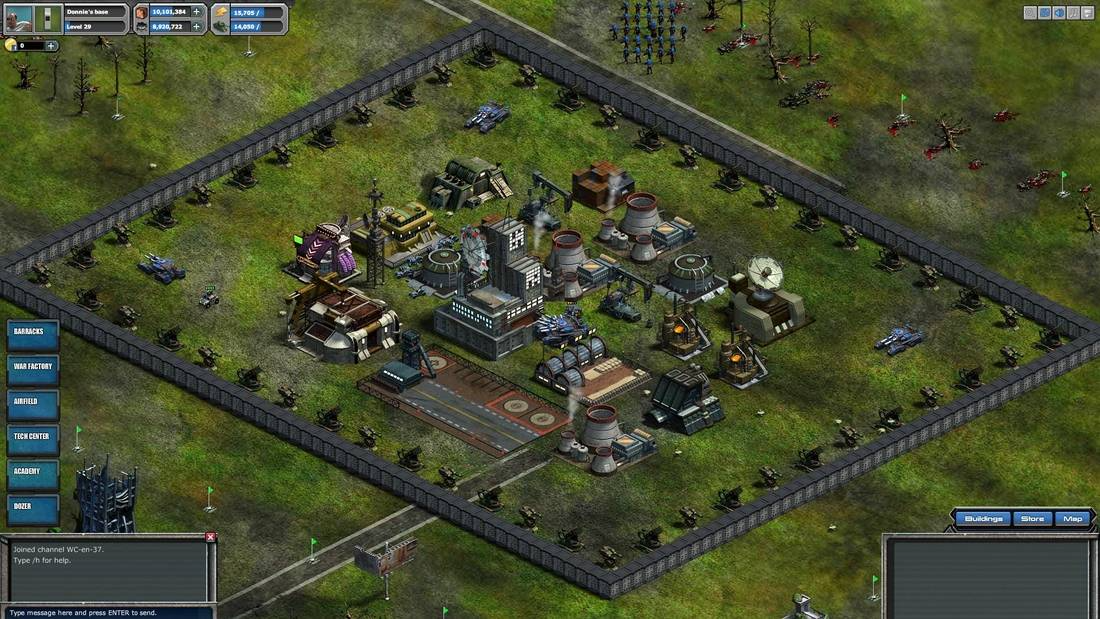This screenshot has width=1100, height=619.
Task: Click the magnifier zoom icon
Action: [x=1031, y=13]
